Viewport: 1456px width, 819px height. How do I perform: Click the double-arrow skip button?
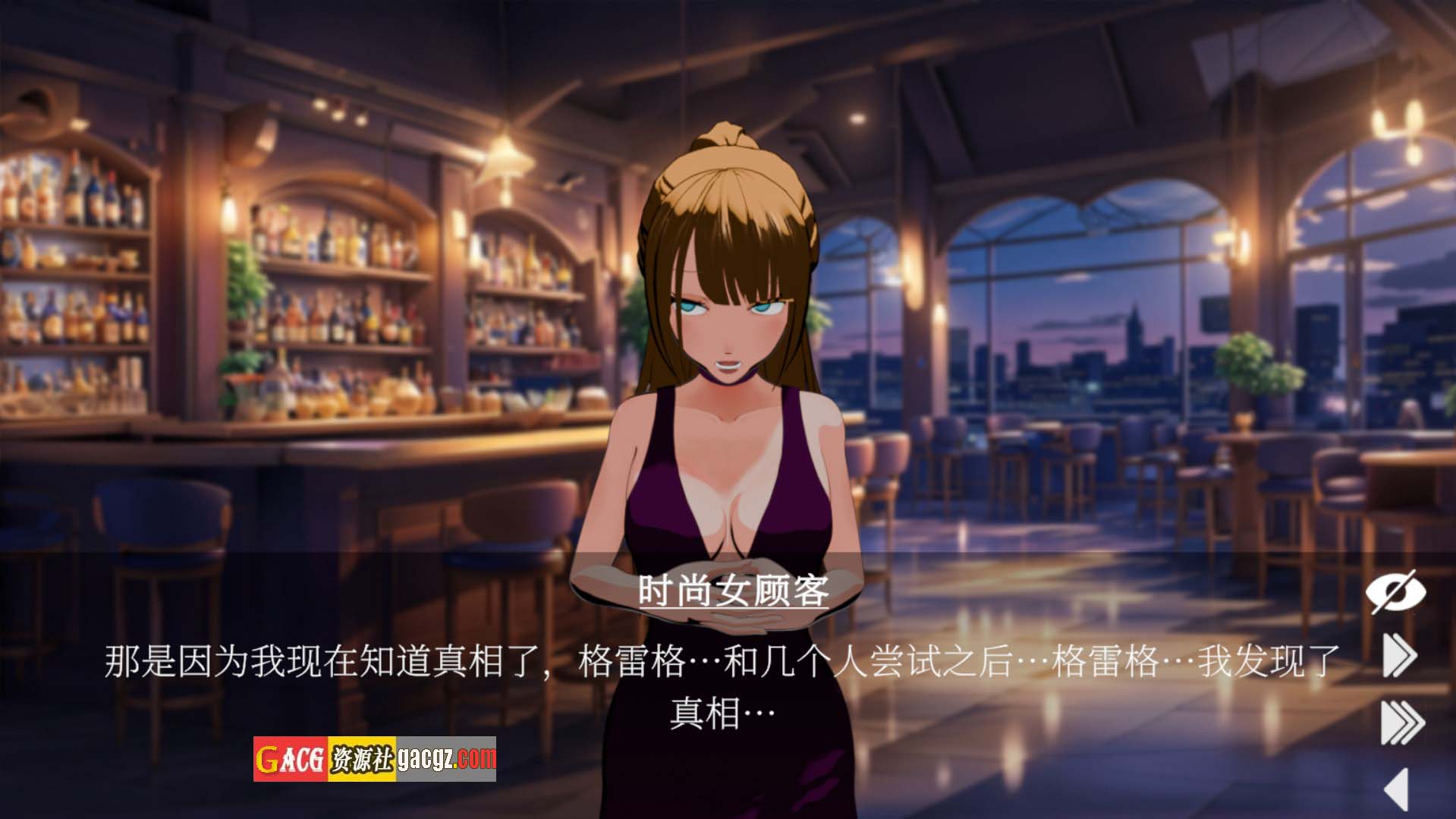(x=1399, y=657)
